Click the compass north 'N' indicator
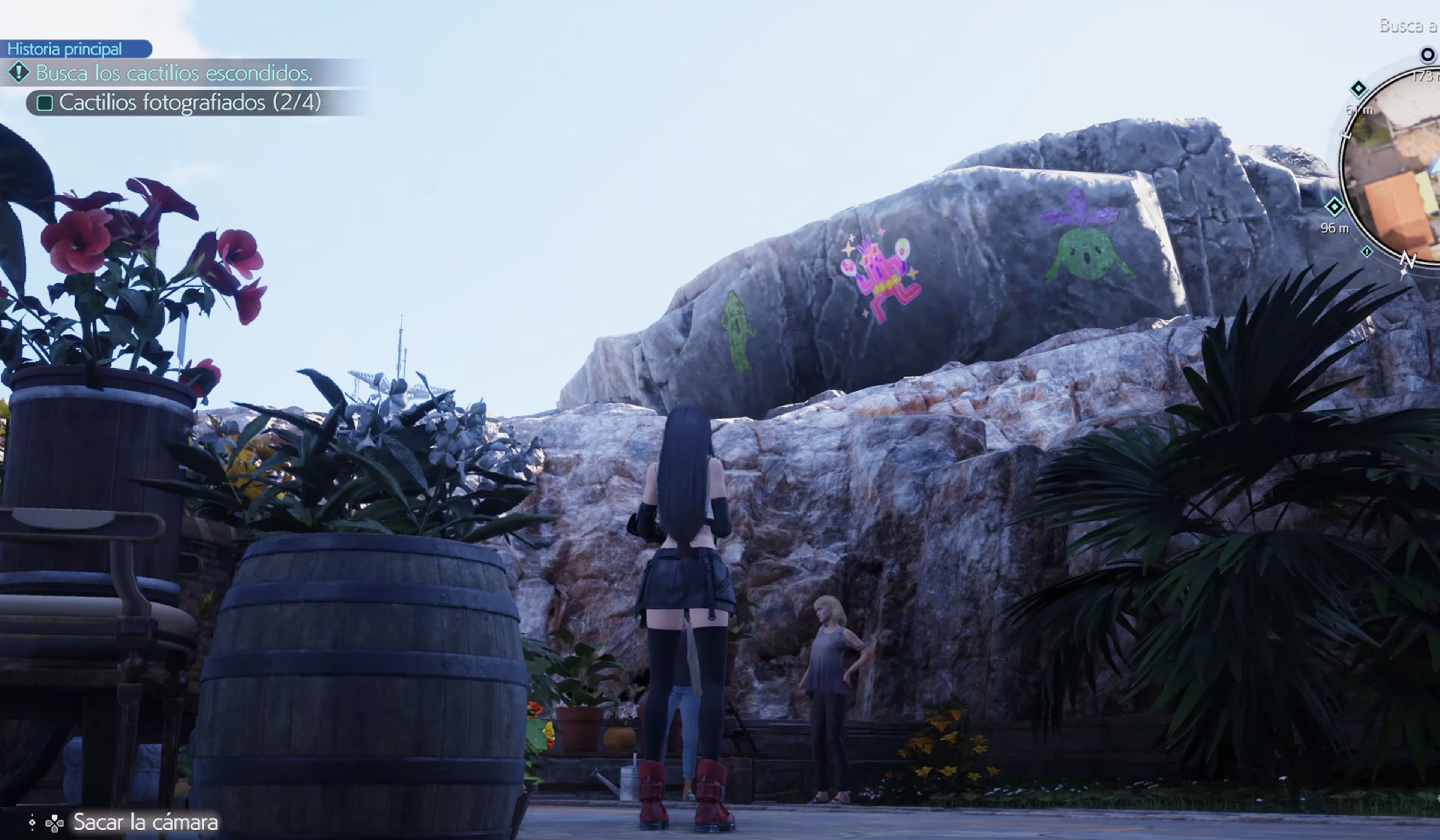 pyautogui.click(x=1407, y=261)
